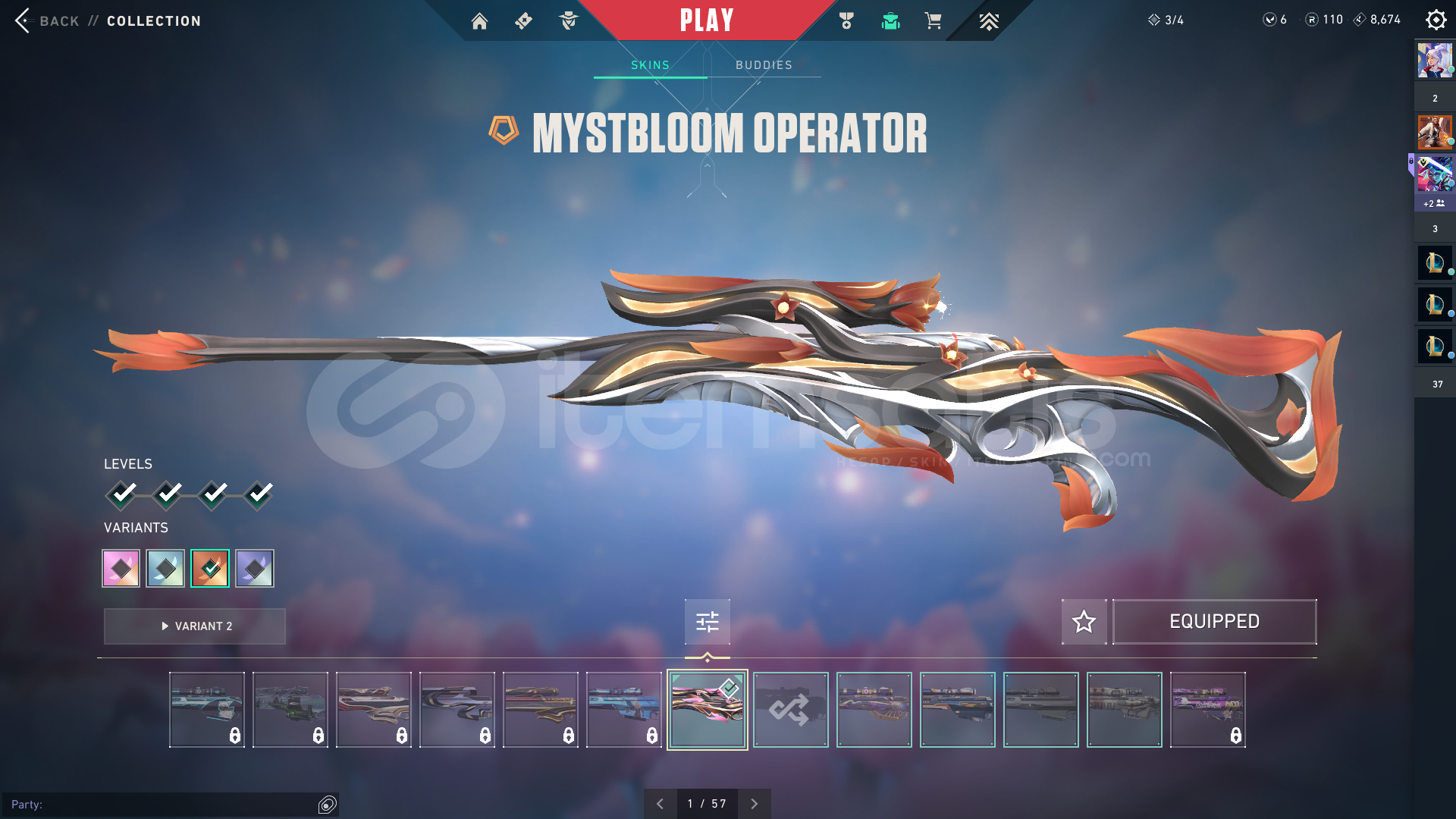Select the Skins tab
1456x819 pixels.
coord(650,65)
